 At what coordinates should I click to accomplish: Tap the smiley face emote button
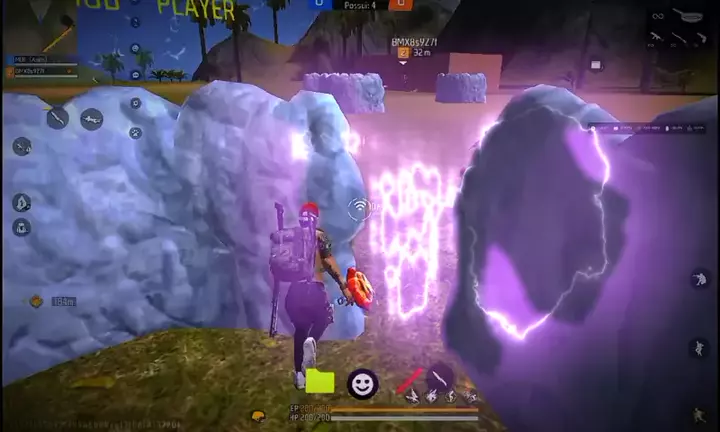(362, 383)
